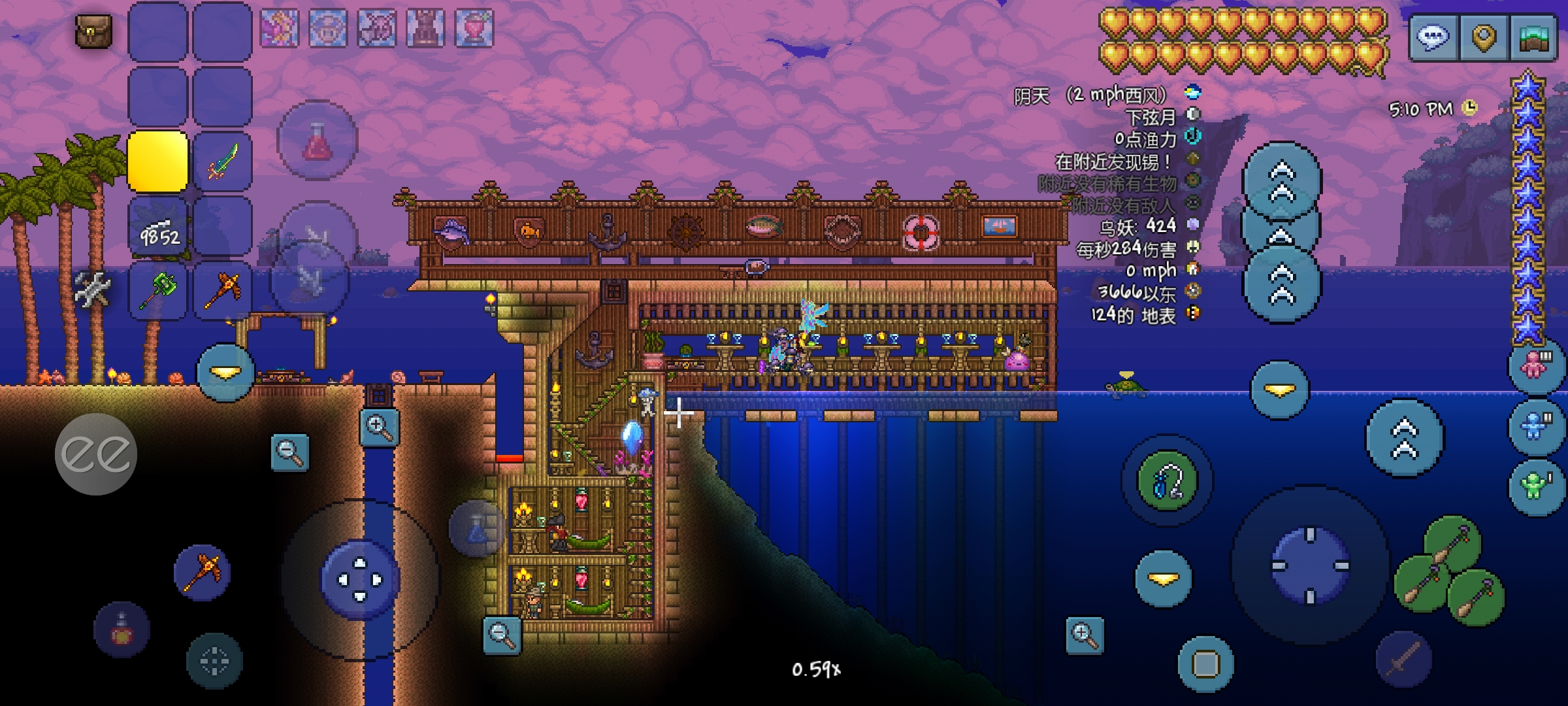Toggle the crosshair smart cursor button
This screenshot has height=706, width=1568.
point(214,661)
